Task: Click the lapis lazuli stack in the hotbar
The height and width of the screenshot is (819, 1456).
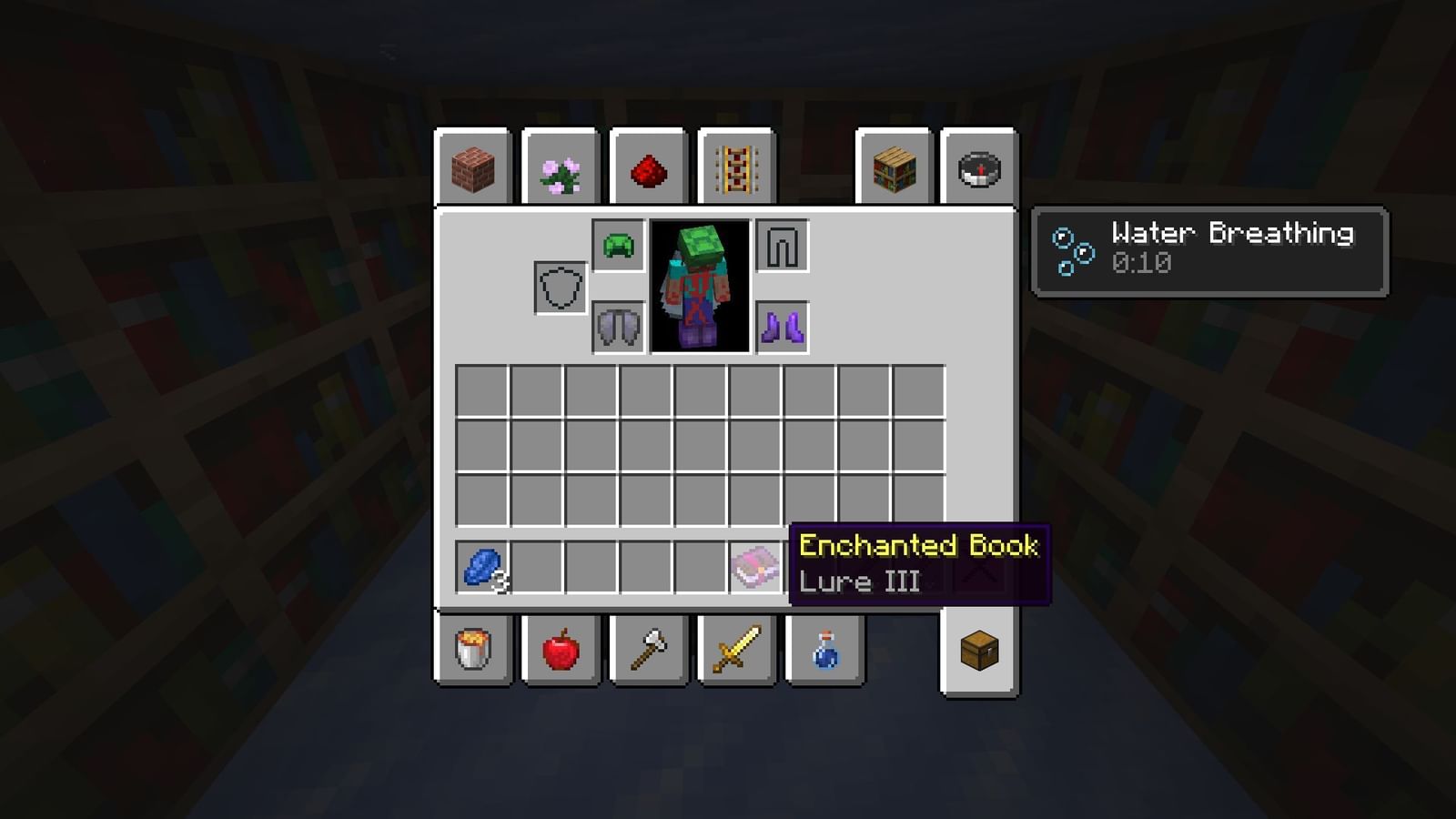Action: click(482, 566)
